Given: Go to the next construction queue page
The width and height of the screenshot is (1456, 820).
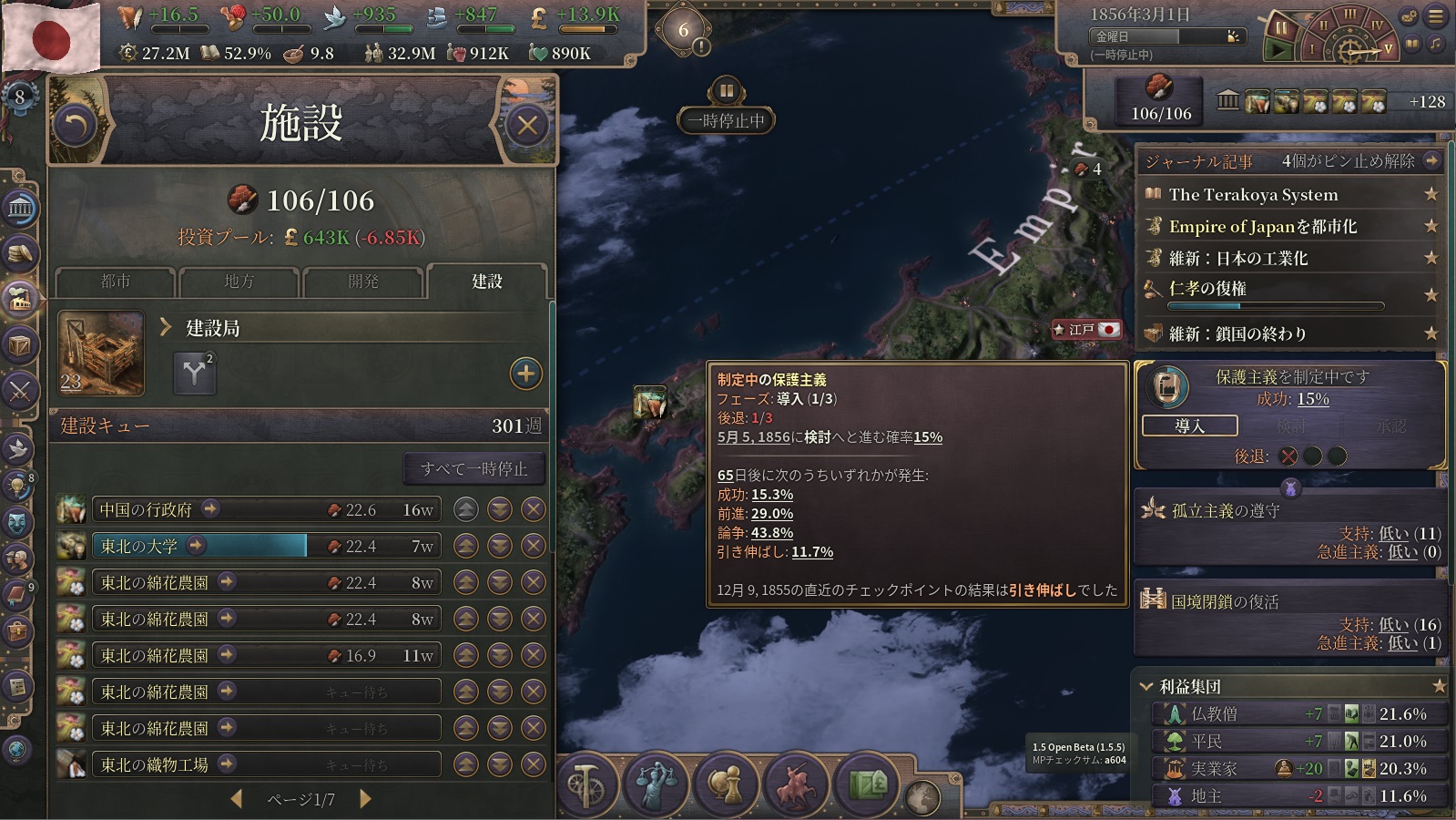Looking at the screenshot, I should [366, 799].
